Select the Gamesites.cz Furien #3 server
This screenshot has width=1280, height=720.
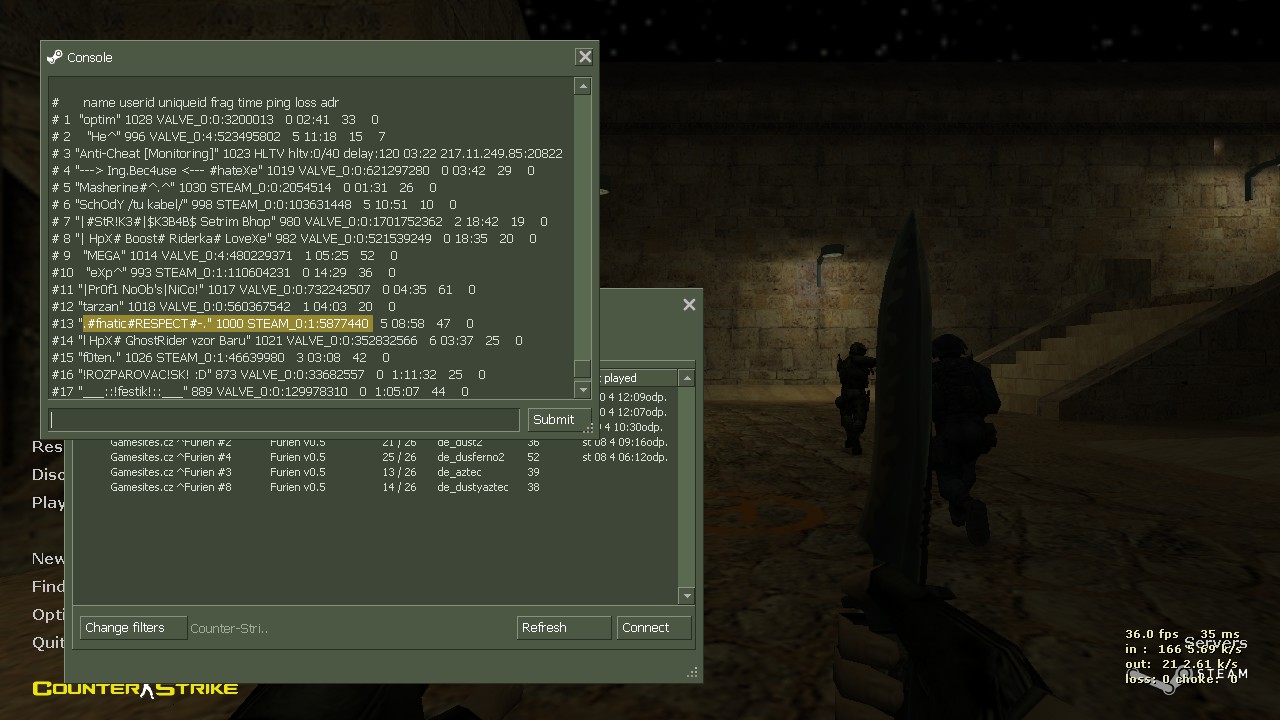[171, 472]
